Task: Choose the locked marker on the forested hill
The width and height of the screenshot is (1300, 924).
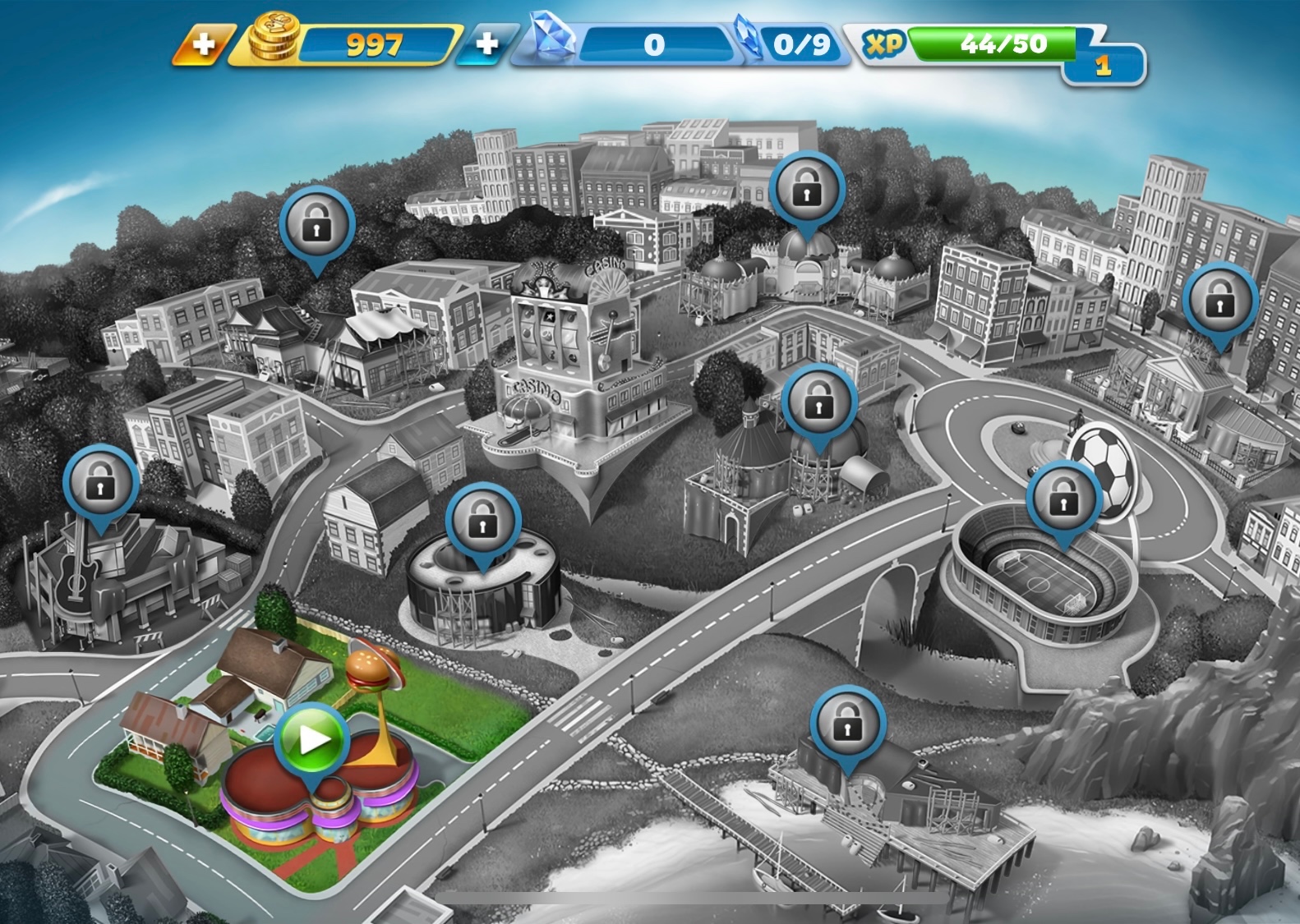Action: click(x=316, y=225)
